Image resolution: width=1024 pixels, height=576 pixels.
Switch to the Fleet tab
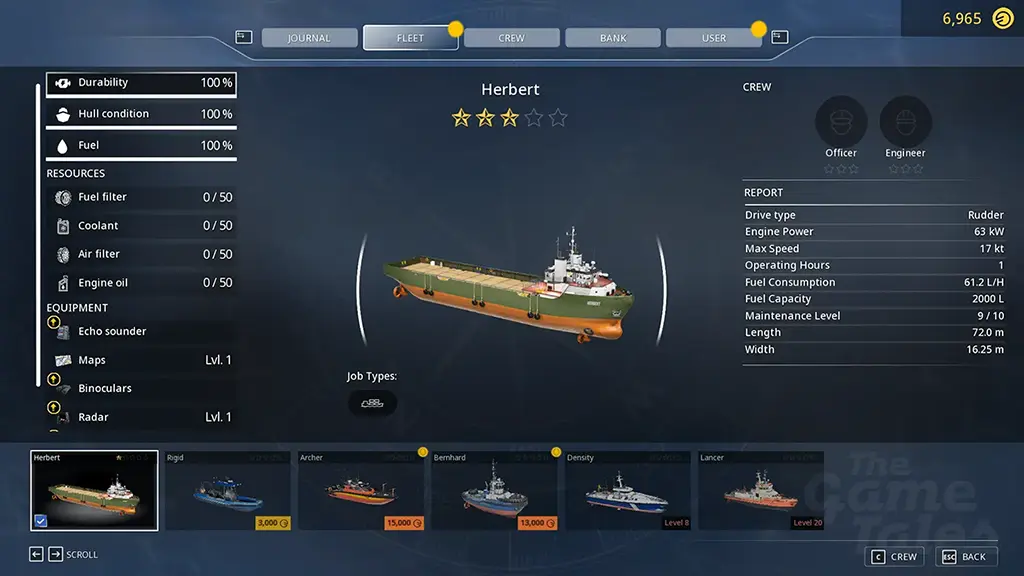tap(410, 38)
